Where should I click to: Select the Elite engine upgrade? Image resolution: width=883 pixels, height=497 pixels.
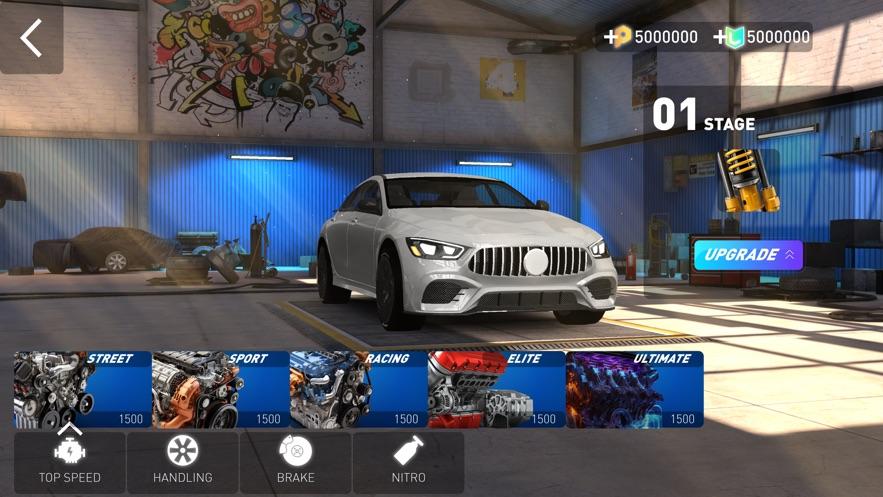(497, 389)
